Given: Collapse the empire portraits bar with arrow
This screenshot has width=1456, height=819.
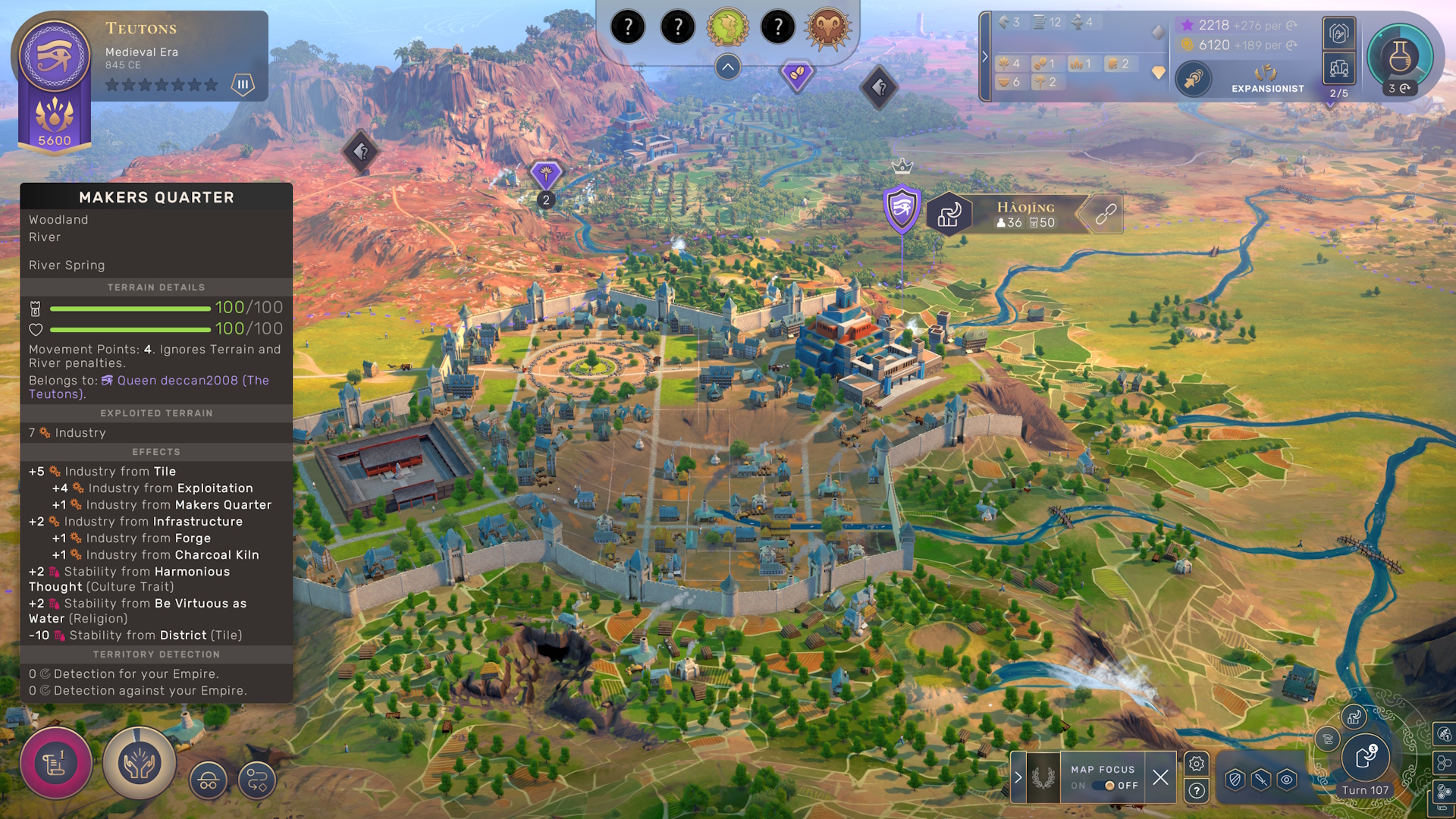Looking at the screenshot, I should (x=727, y=67).
